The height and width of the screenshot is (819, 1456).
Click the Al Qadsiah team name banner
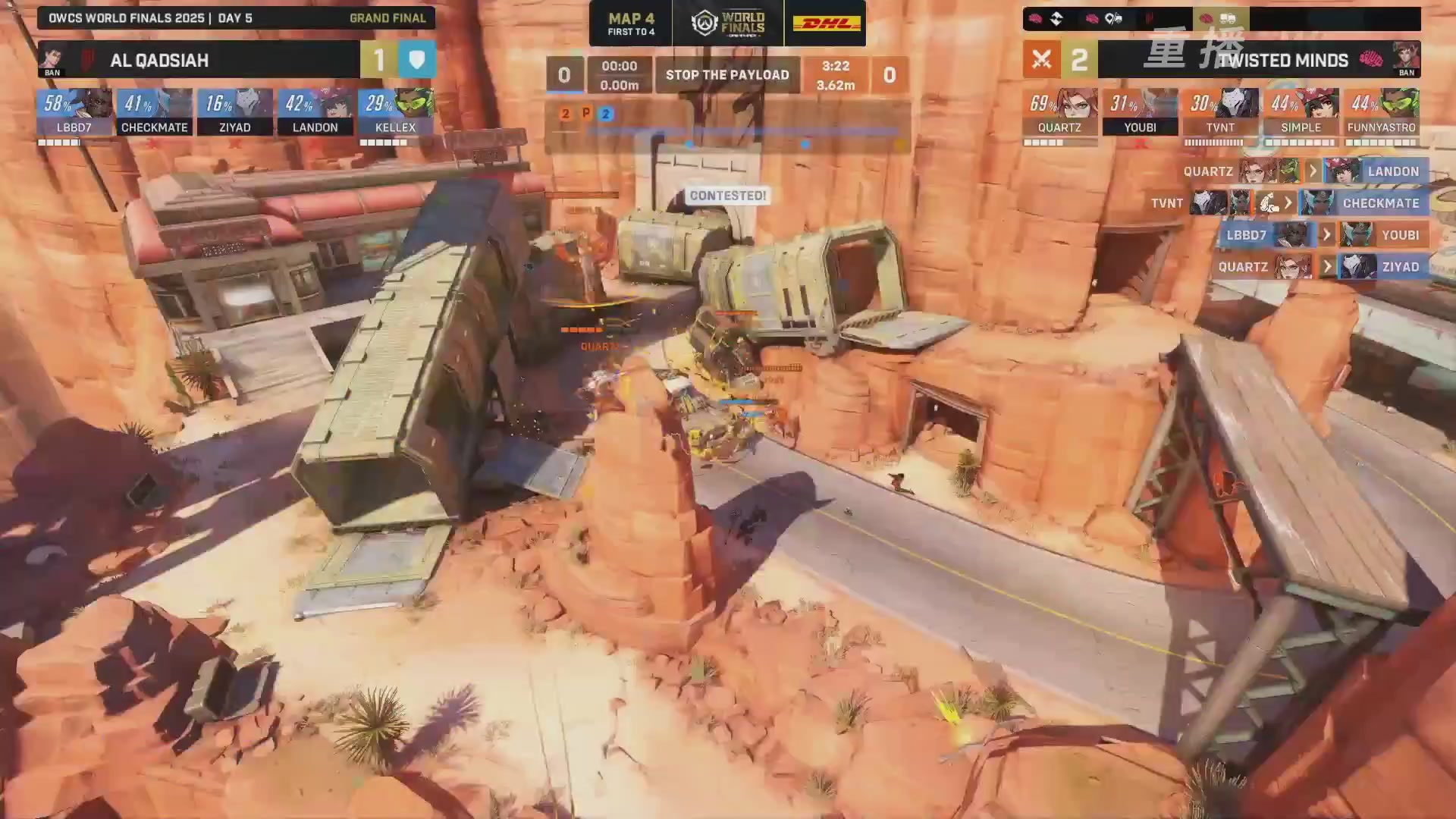pyautogui.click(x=199, y=60)
